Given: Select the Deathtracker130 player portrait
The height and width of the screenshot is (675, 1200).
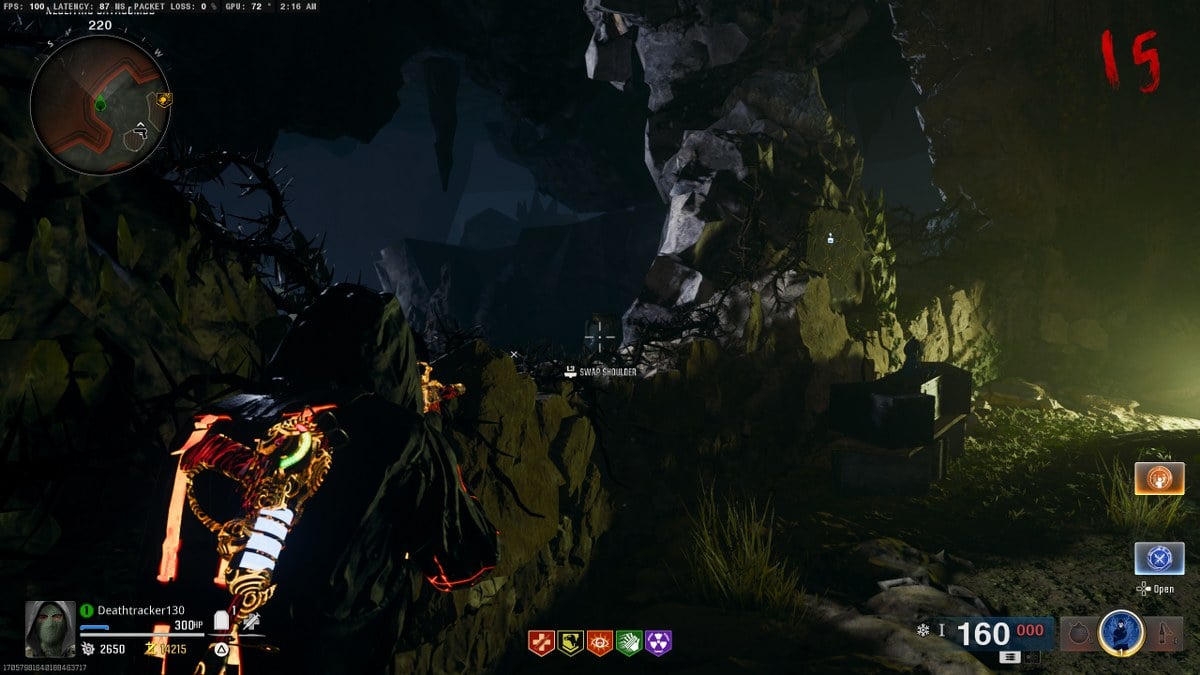Looking at the screenshot, I should 50,629.
